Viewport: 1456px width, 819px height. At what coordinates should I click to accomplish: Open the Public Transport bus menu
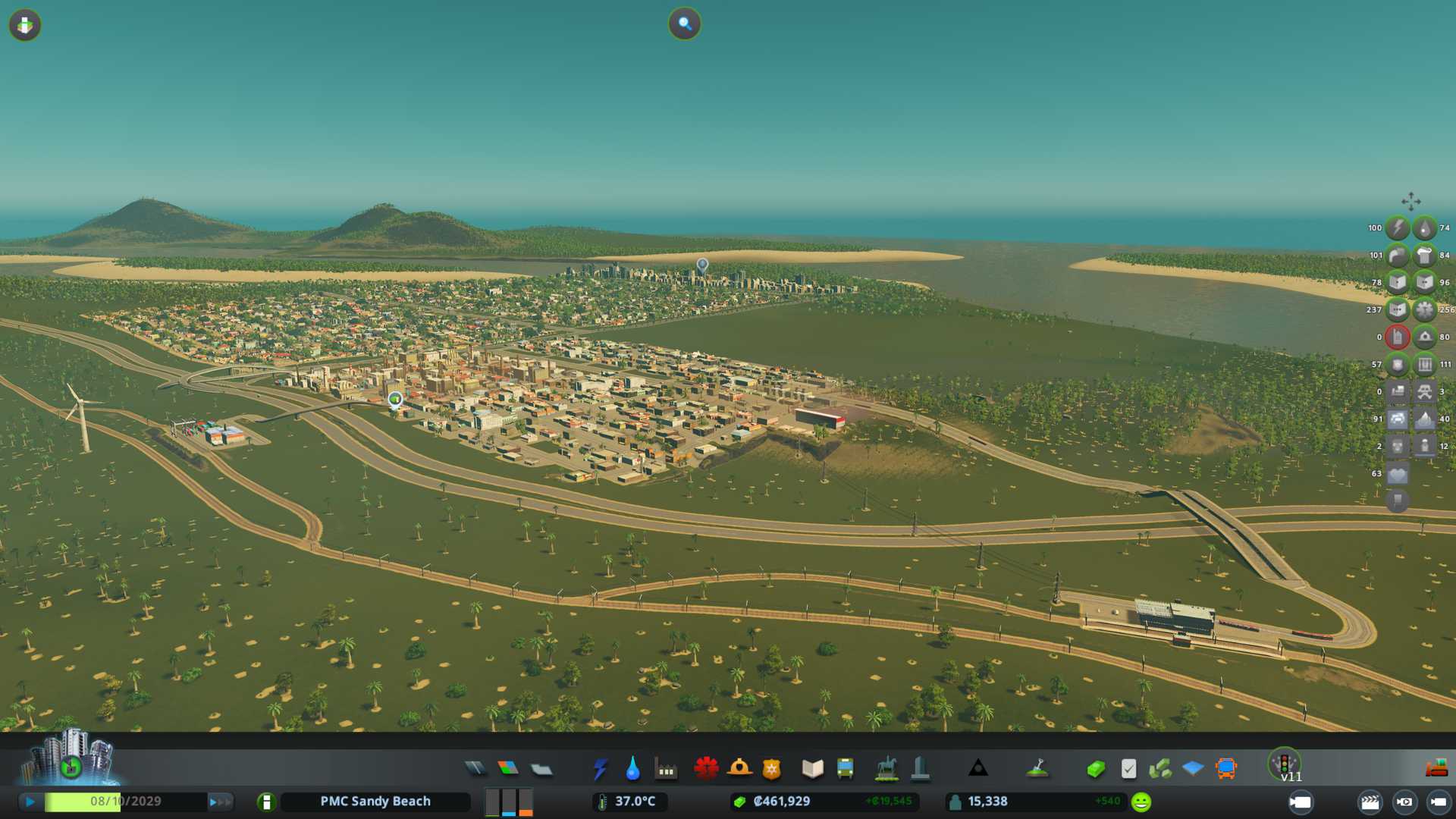(845, 769)
